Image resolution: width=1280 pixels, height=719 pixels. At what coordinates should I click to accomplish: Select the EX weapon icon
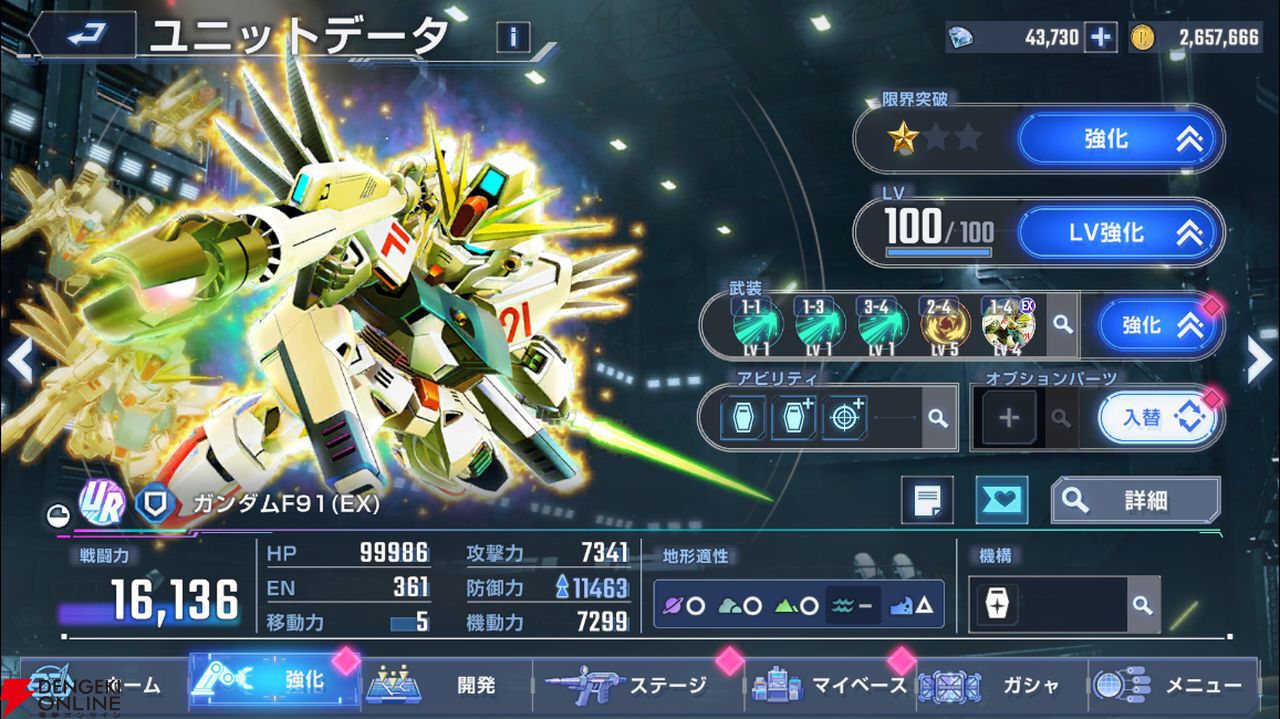tap(1007, 325)
